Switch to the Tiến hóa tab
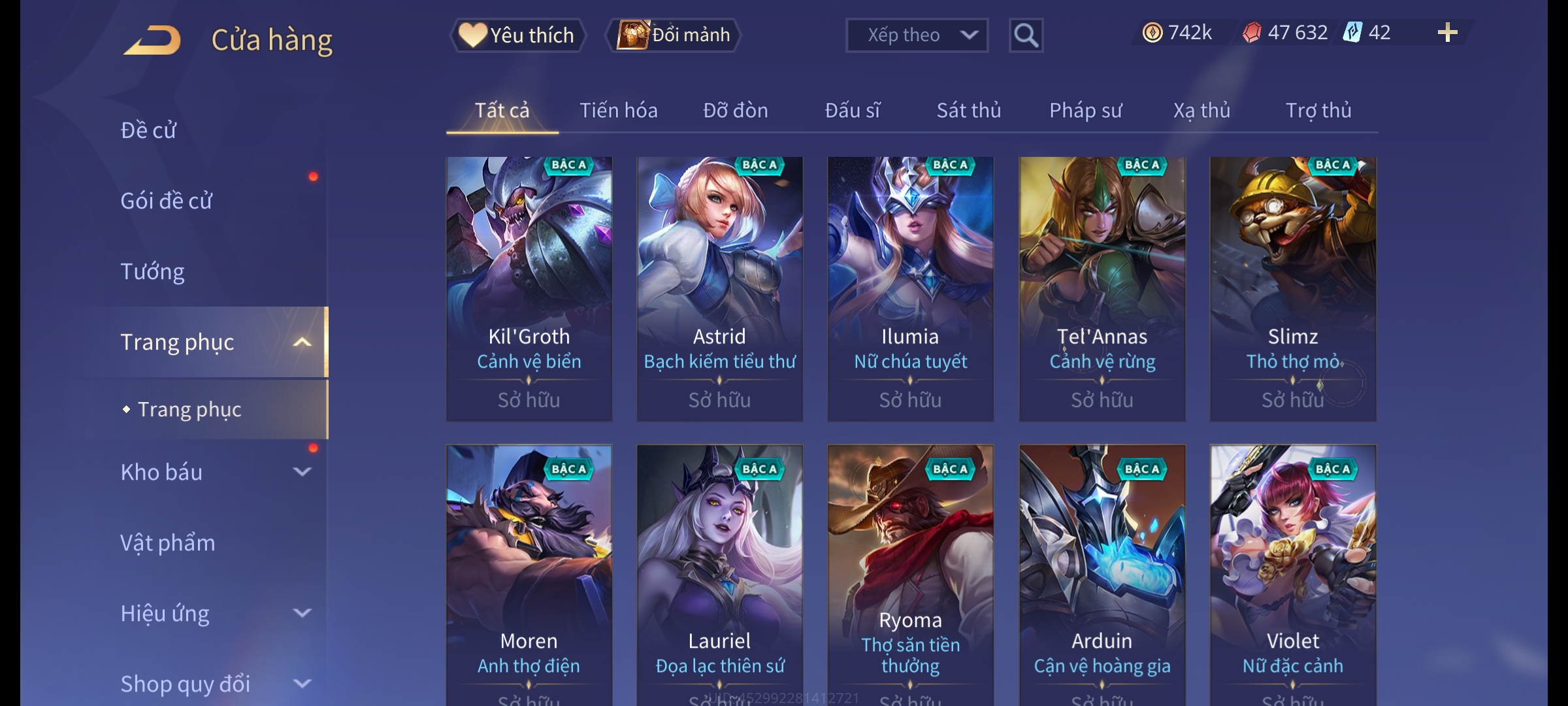1568x706 pixels. pyautogui.click(x=618, y=110)
